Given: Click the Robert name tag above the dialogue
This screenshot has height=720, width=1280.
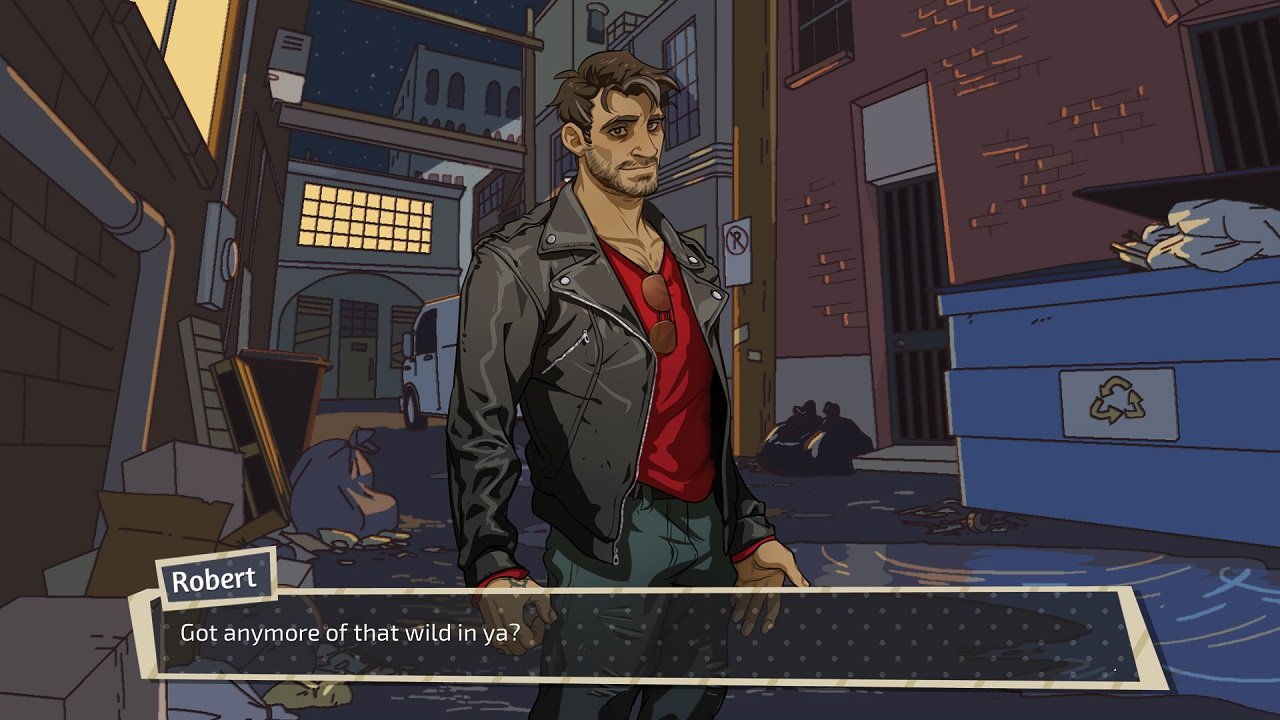Looking at the screenshot, I should pyautogui.click(x=218, y=578).
